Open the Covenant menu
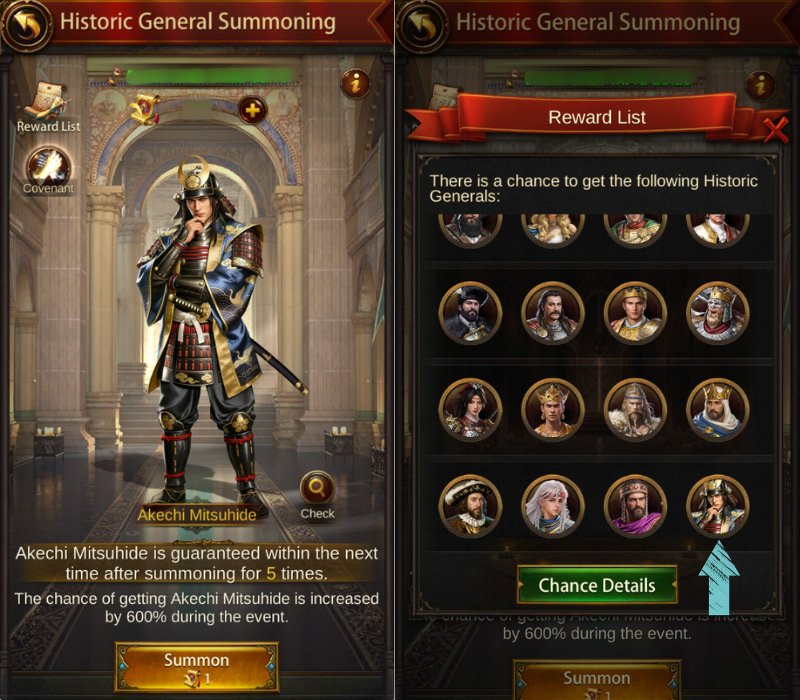This screenshot has width=800, height=700. coord(47,165)
